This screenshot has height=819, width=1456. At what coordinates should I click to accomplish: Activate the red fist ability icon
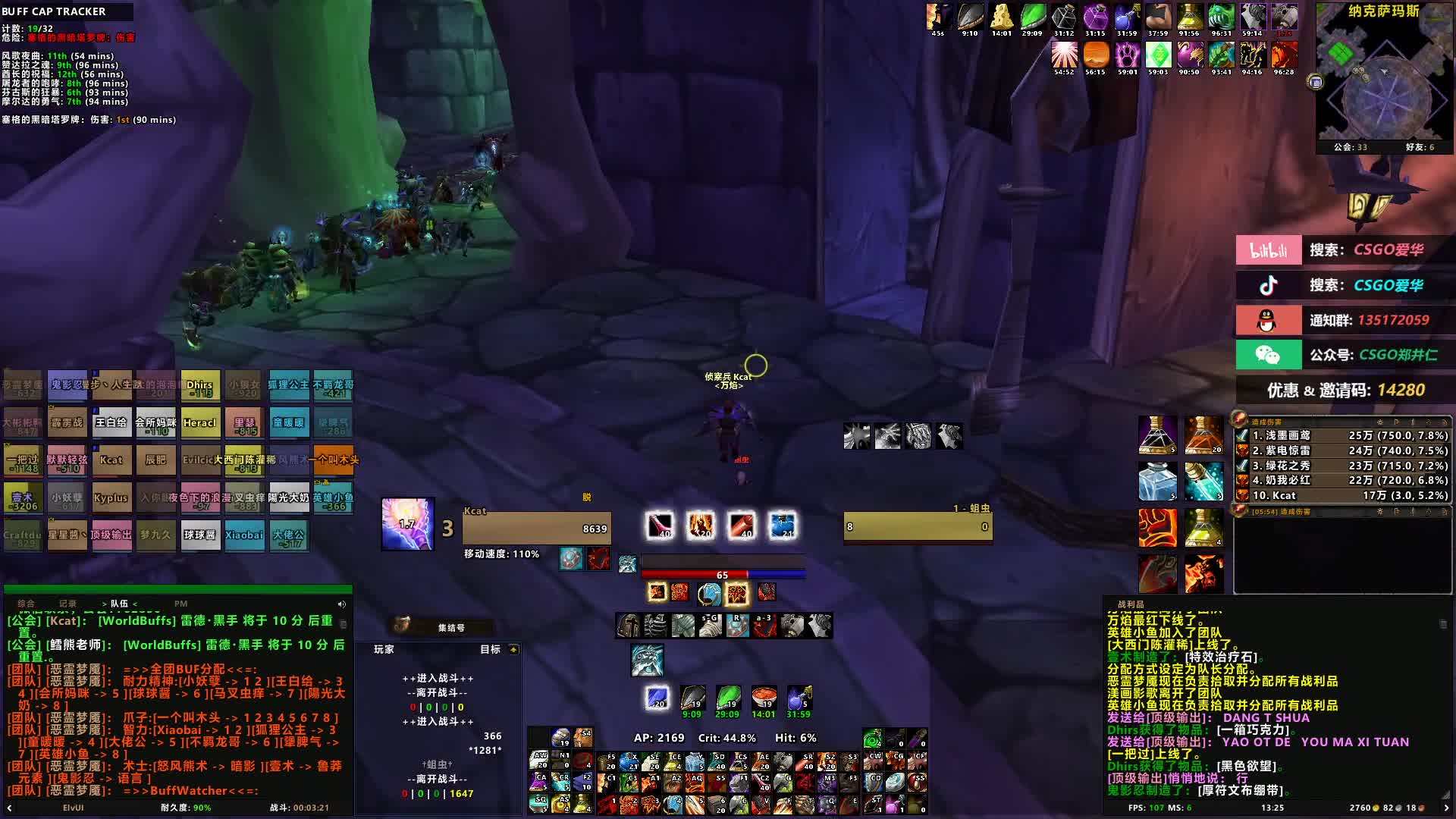click(1157, 527)
